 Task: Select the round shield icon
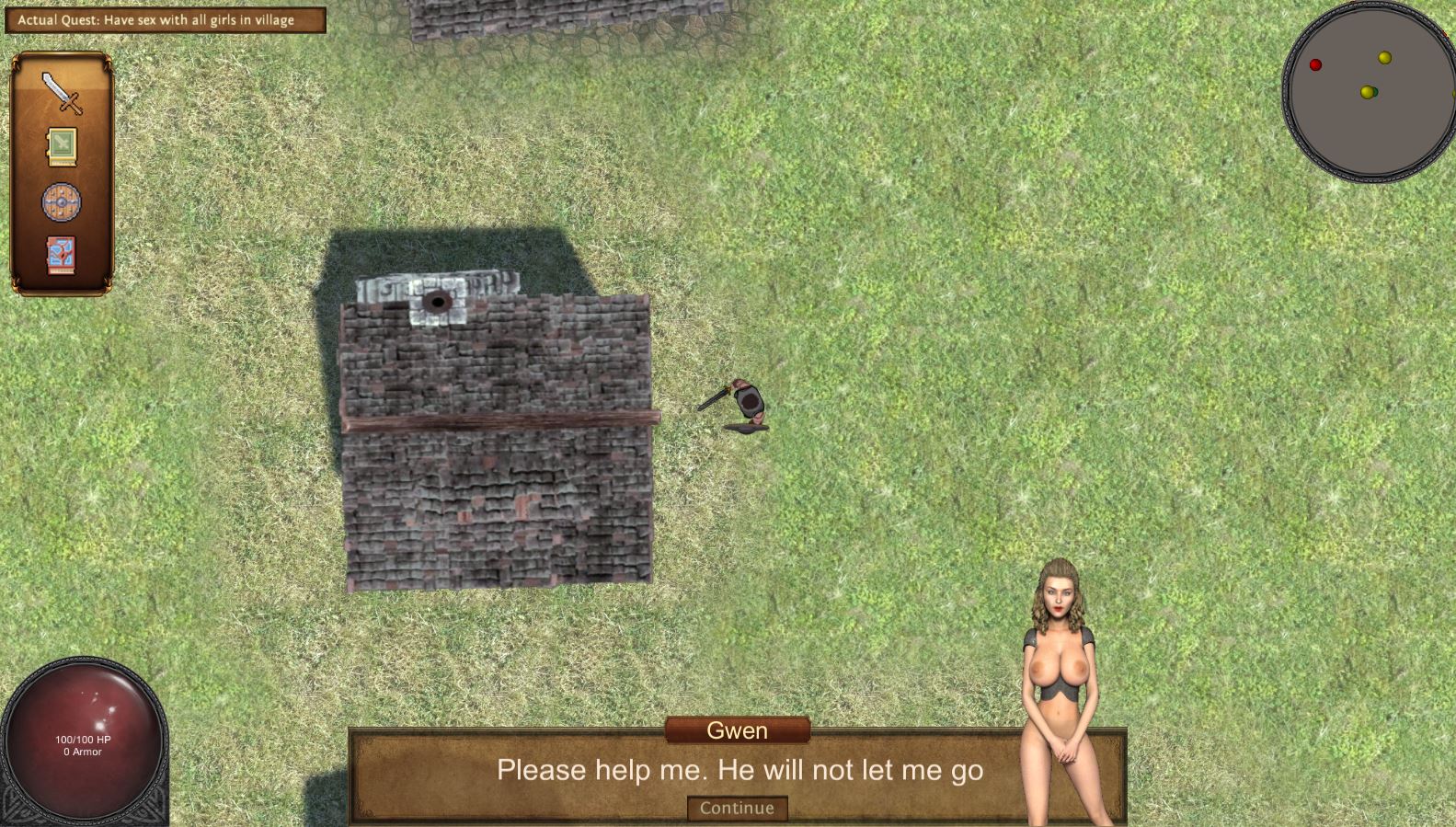[x=62, y=201]
